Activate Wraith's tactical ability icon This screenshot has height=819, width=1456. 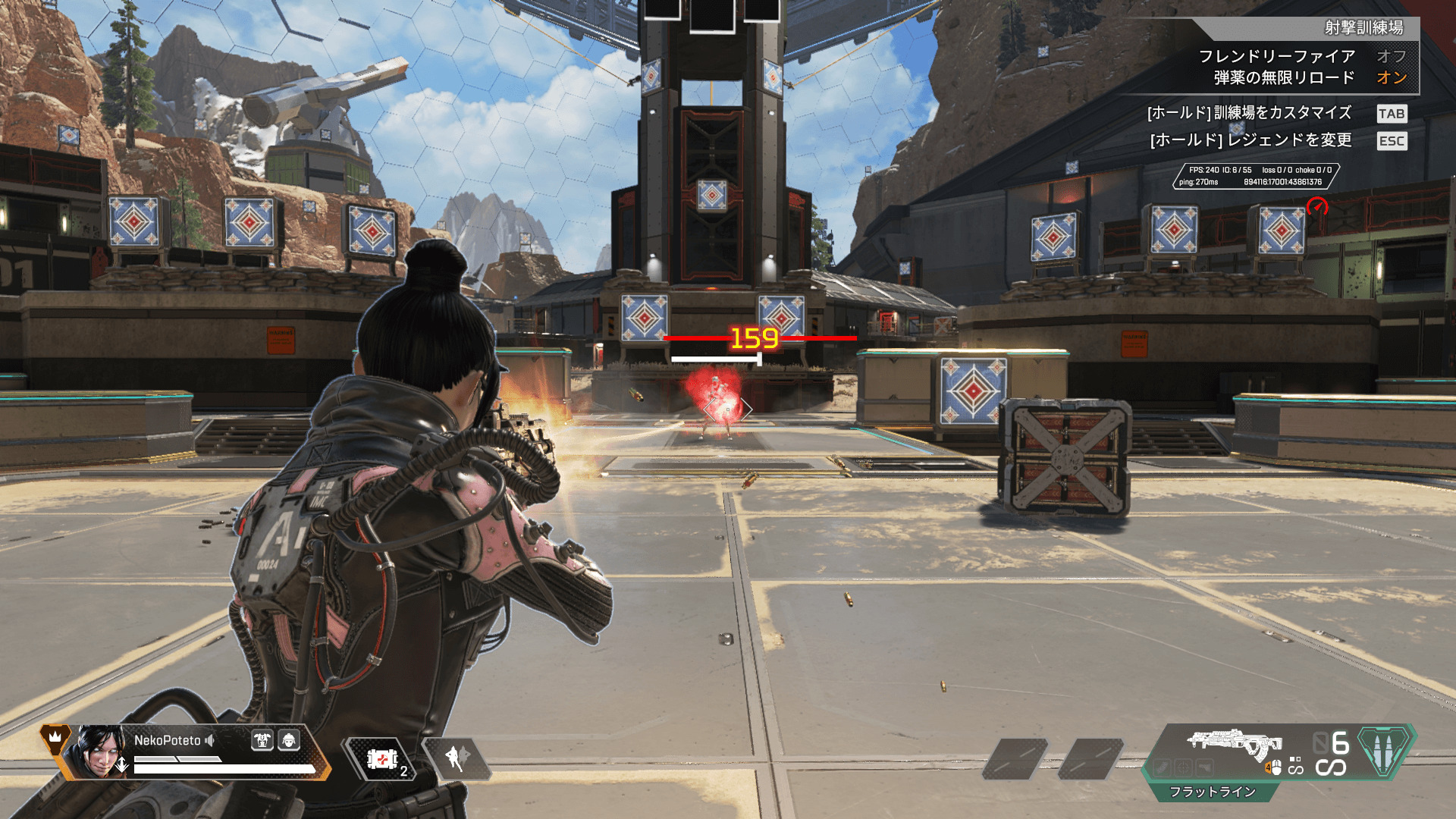457,758
